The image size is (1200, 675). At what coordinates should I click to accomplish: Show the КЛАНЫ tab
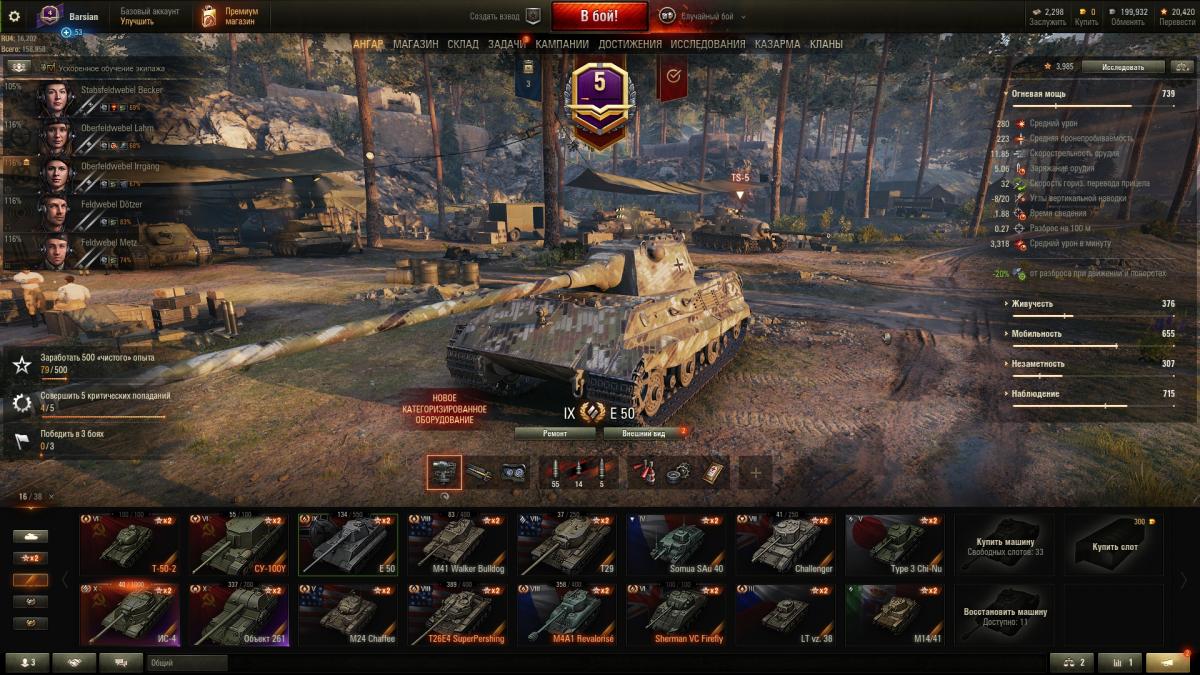(x=826, y=44)
